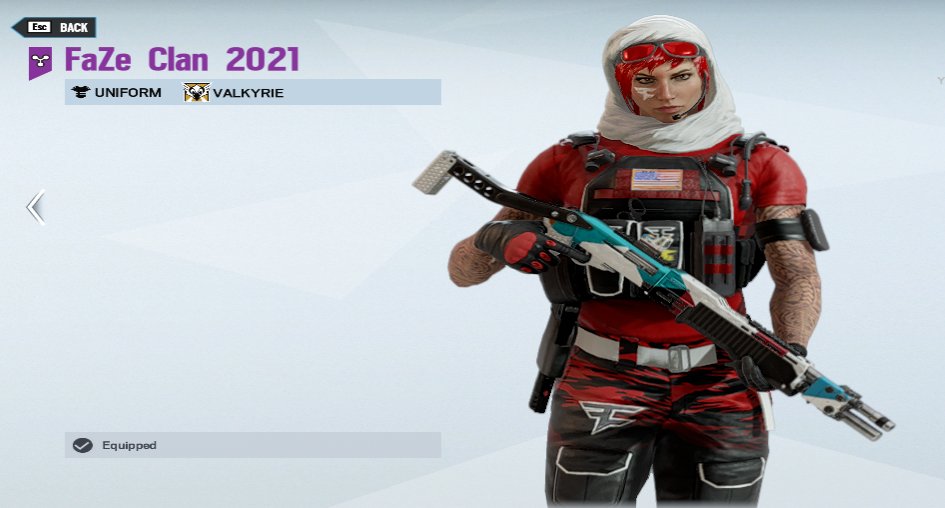The width and height of the screenshot is (945, 508).
Task: Select the Uniform category label
Action: [x=117, y=93]
